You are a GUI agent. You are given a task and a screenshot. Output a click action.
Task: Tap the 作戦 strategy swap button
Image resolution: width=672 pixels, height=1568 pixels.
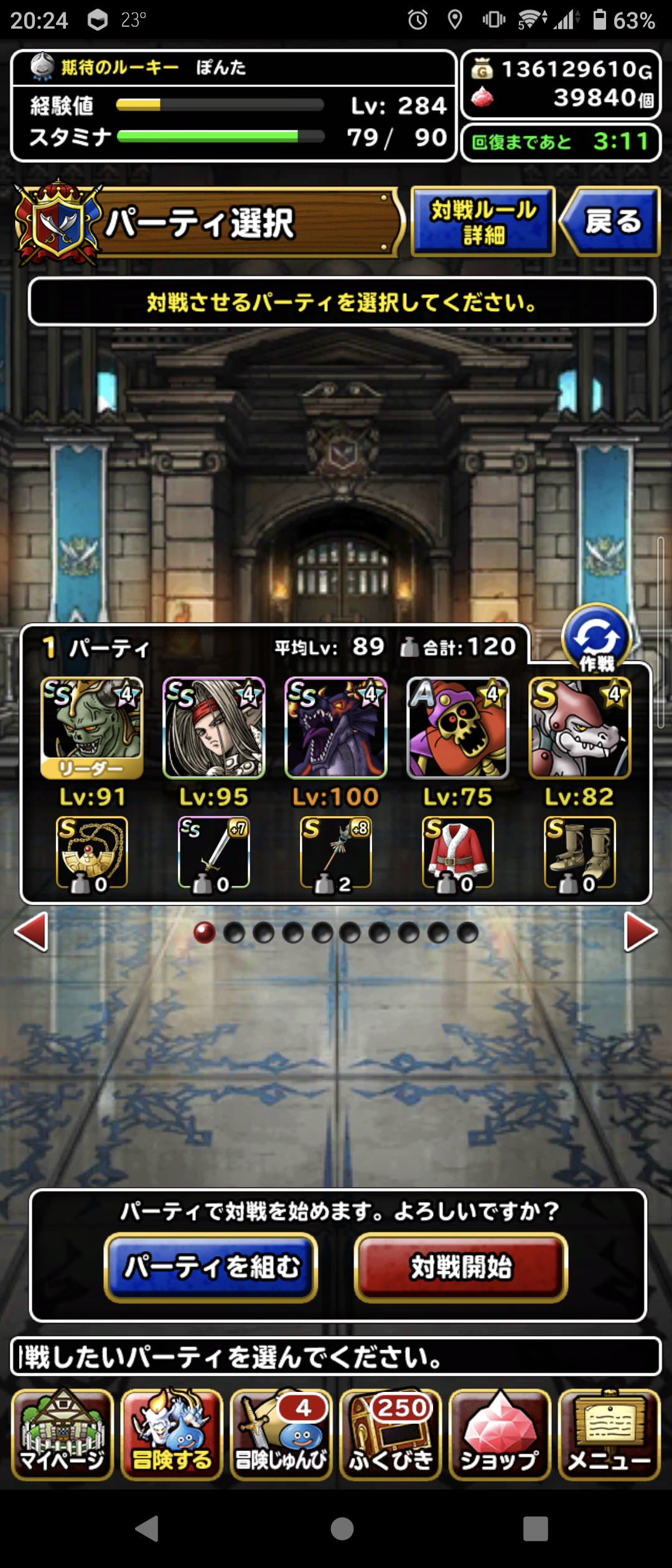596,638
